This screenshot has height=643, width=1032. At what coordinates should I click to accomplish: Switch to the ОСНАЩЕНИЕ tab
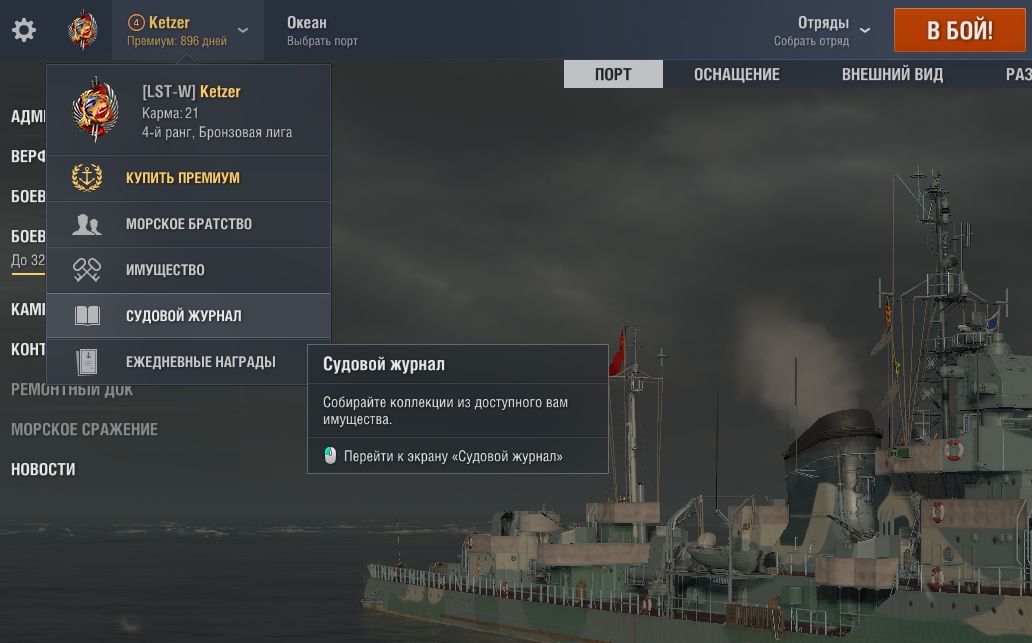tap(737, 75)
